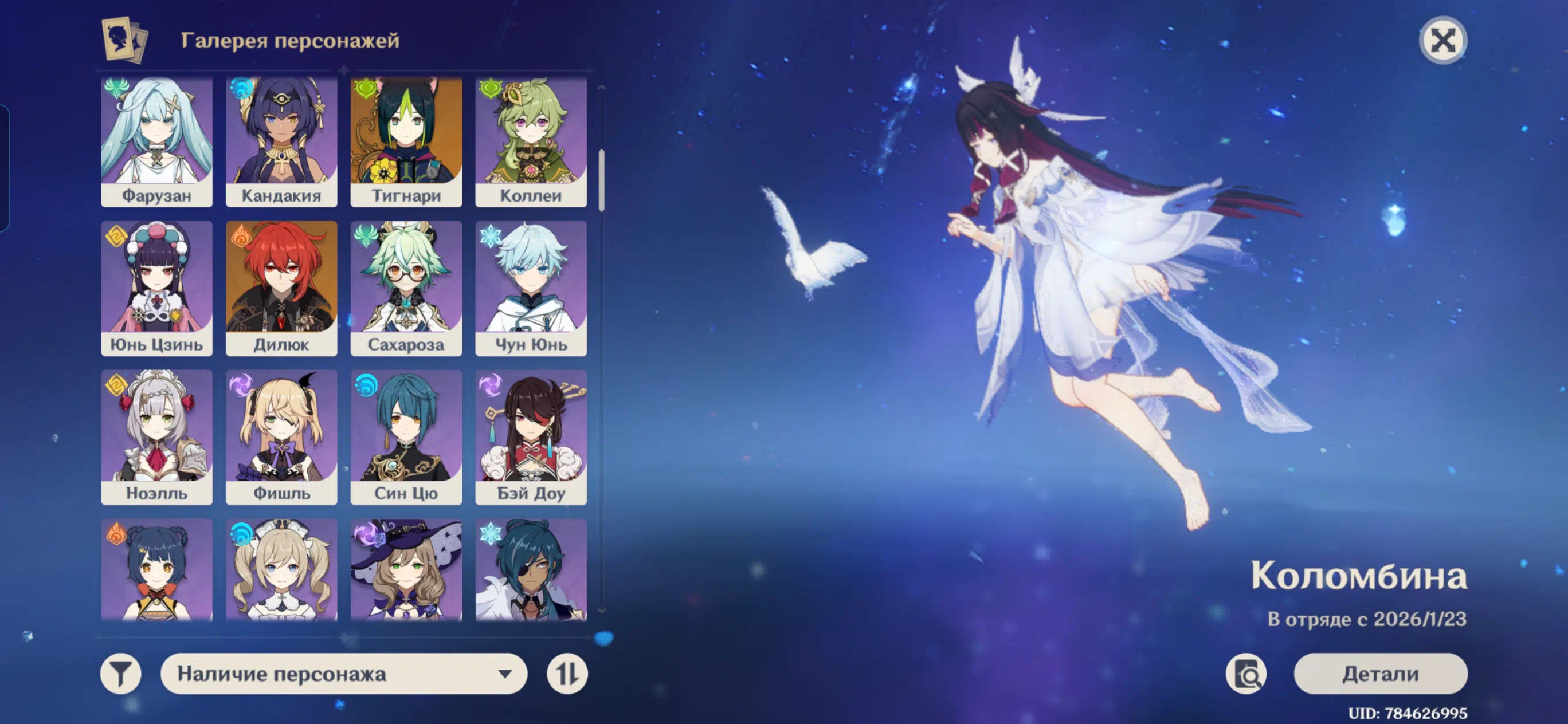The image size is (1568, 724).
Task: Select the Фарузан character card
Action: click(156, 141)
